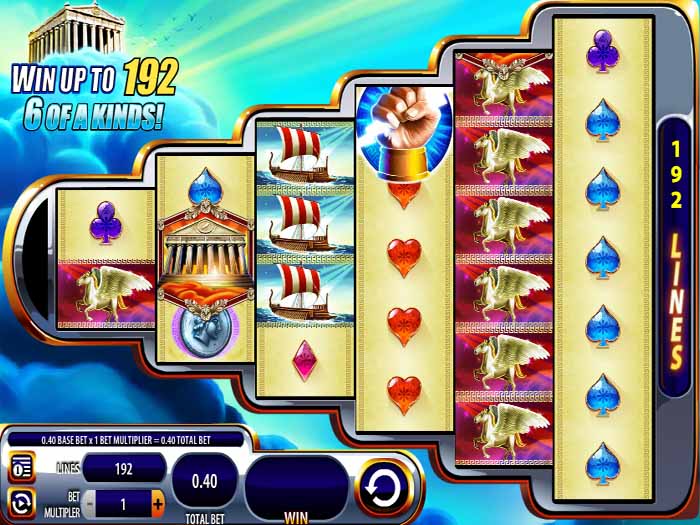This screenshot has height=525, width=700.
Task: Increase the bet multiplier with the plus button
Action: (x=157, y=501)
